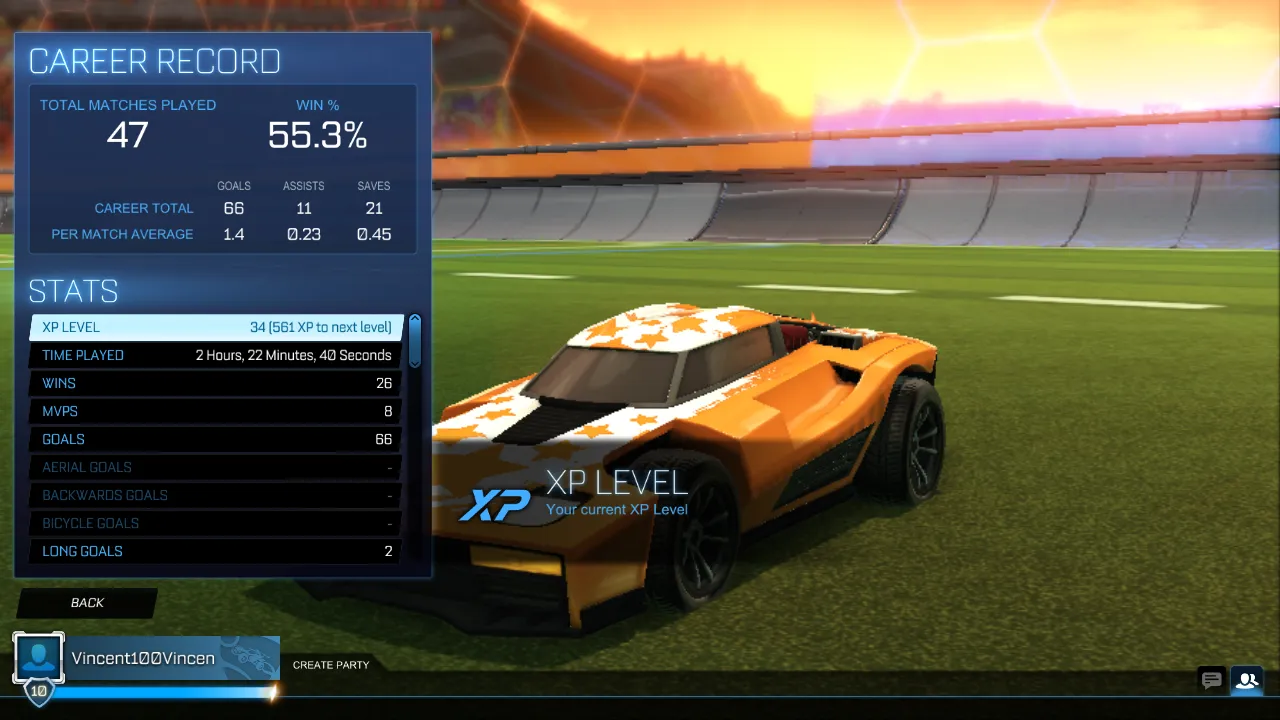Select the BACKWARDS GOALS stat row
This screenshot has width=1280, height=720.
pos(215,495)
